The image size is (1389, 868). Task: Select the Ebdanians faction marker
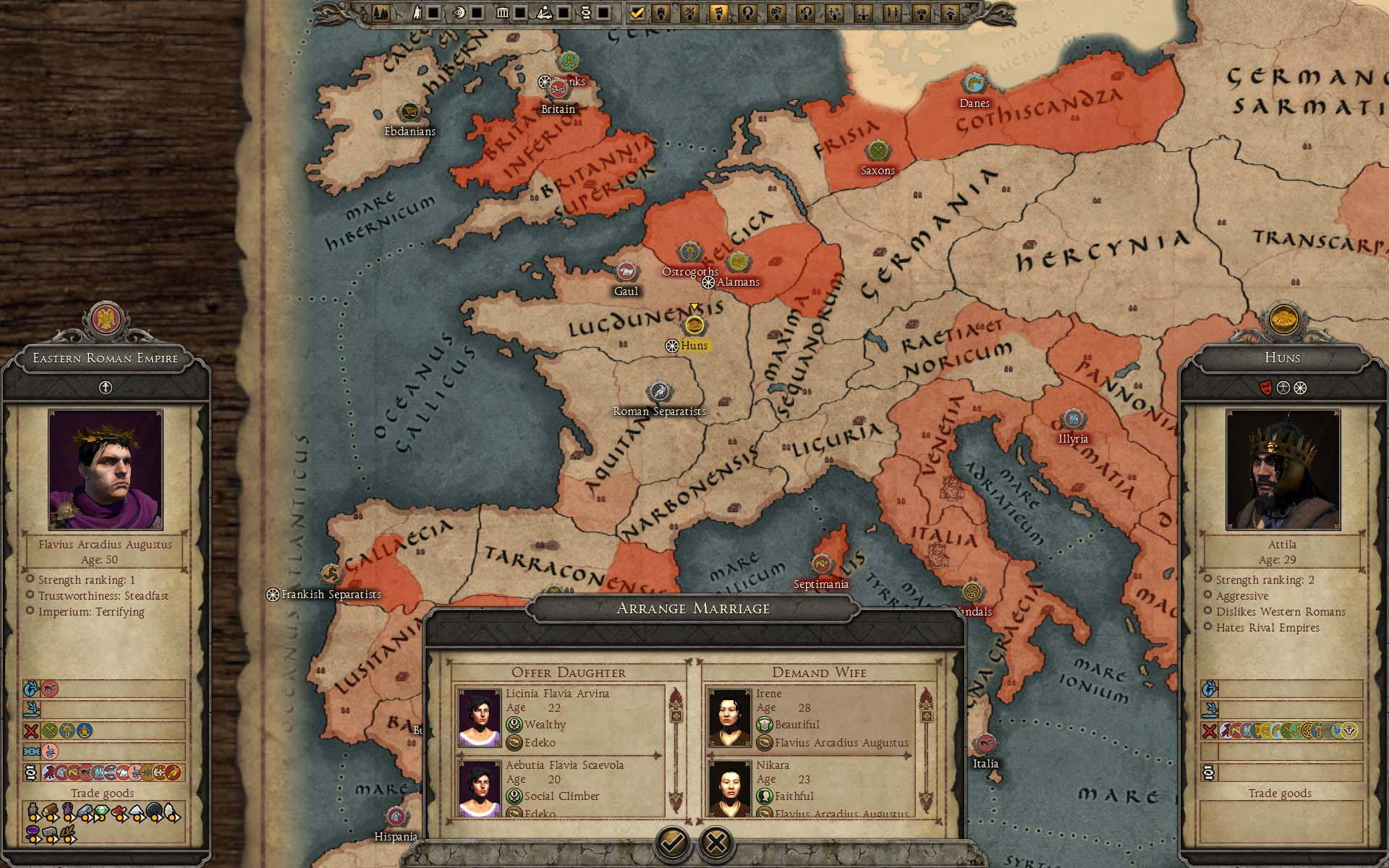409,112
